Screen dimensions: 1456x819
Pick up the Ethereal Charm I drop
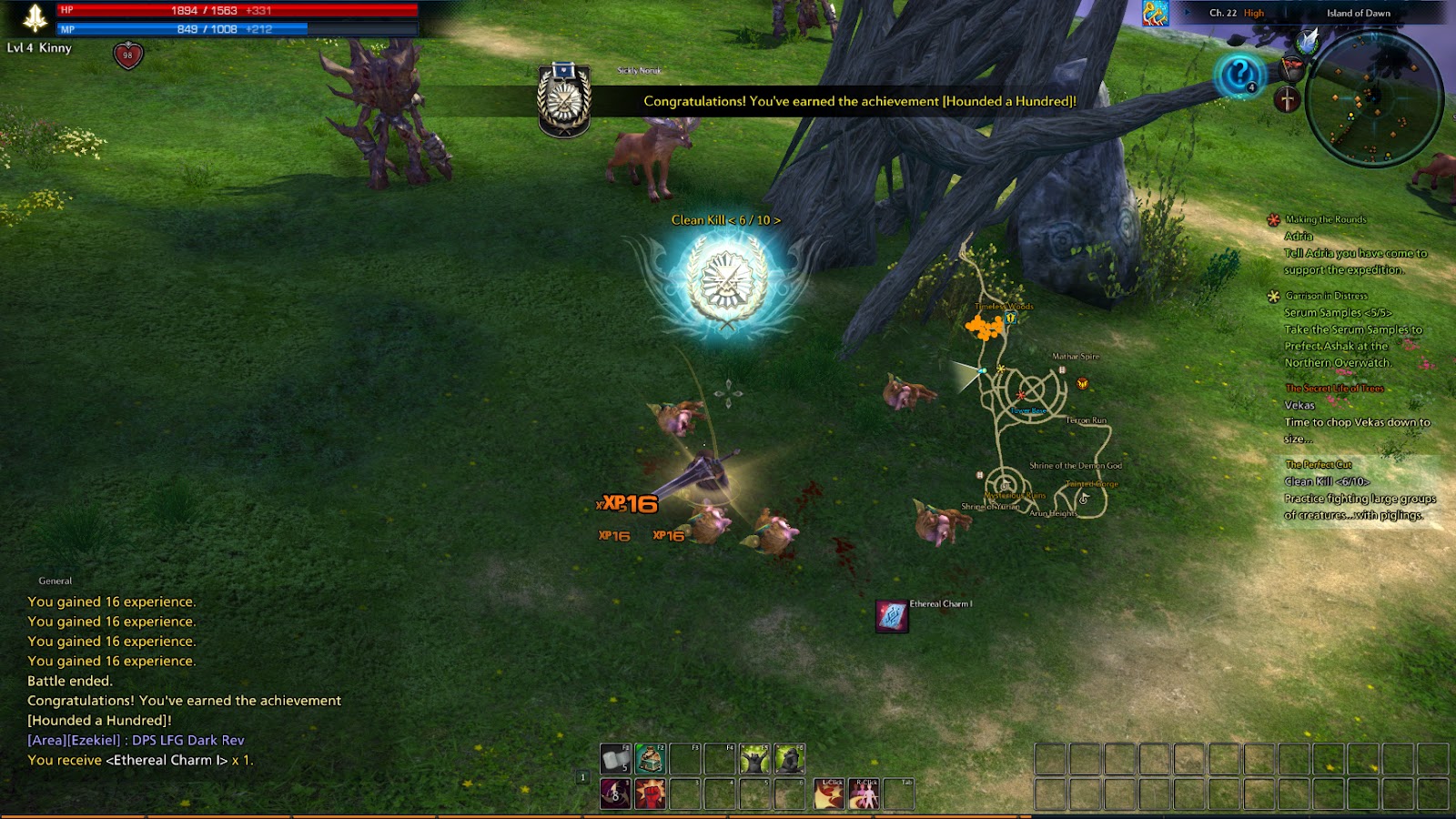coord(890,616)
